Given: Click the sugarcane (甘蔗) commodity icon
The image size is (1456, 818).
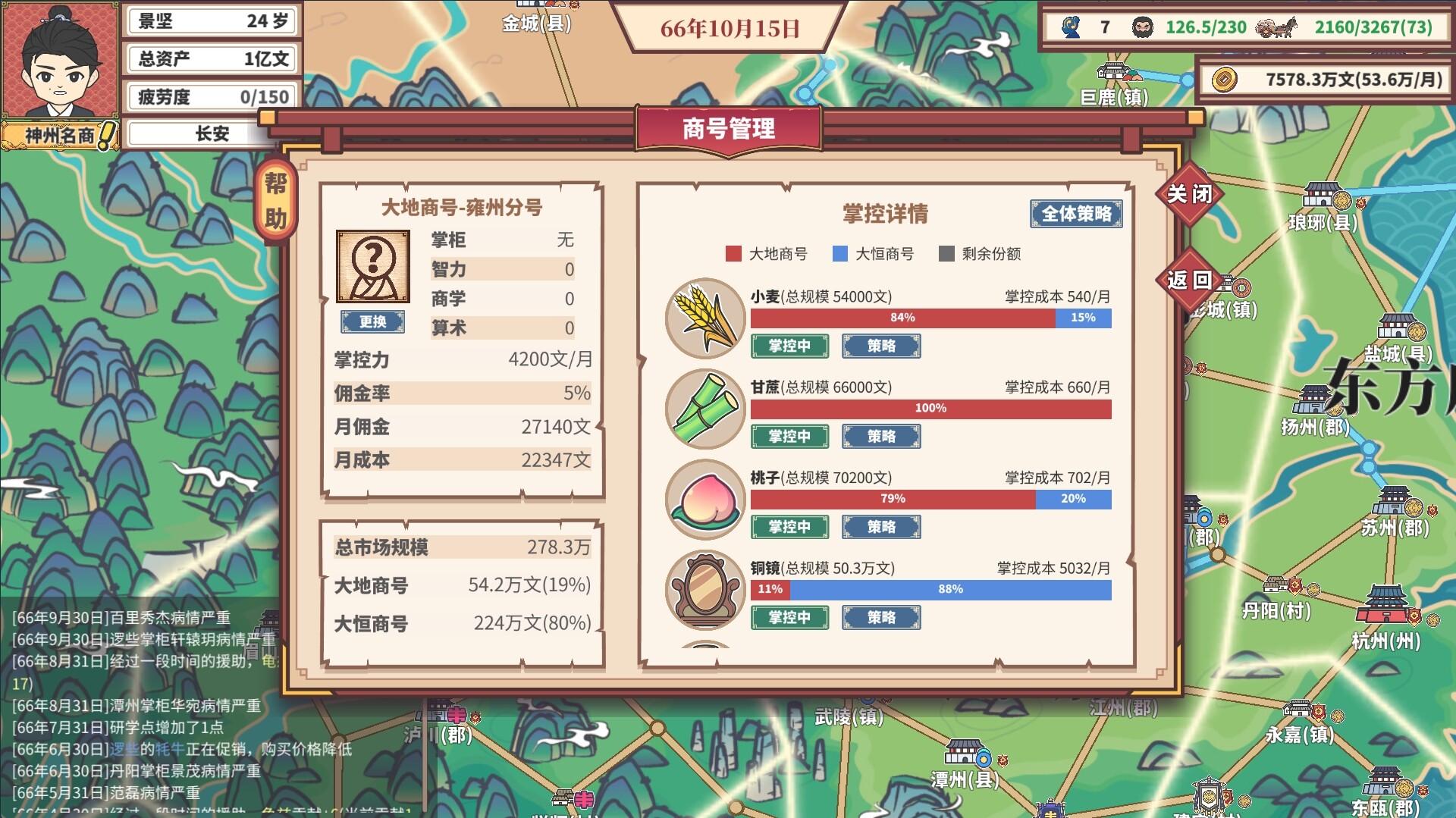Looking at the screenshot, I should (704, 406).
